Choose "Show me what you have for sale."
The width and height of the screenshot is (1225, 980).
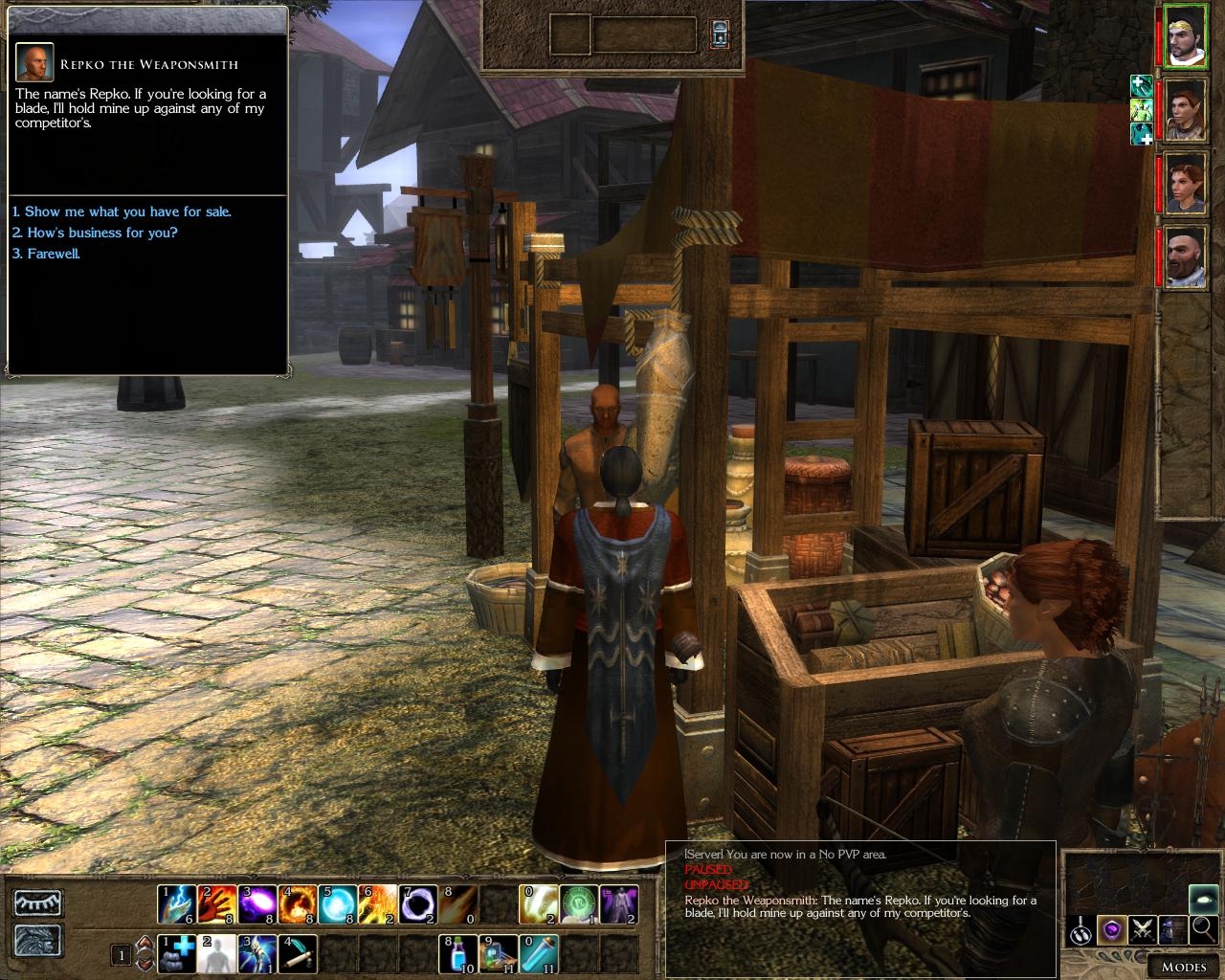pyautogui.click(x=122, y=212)
